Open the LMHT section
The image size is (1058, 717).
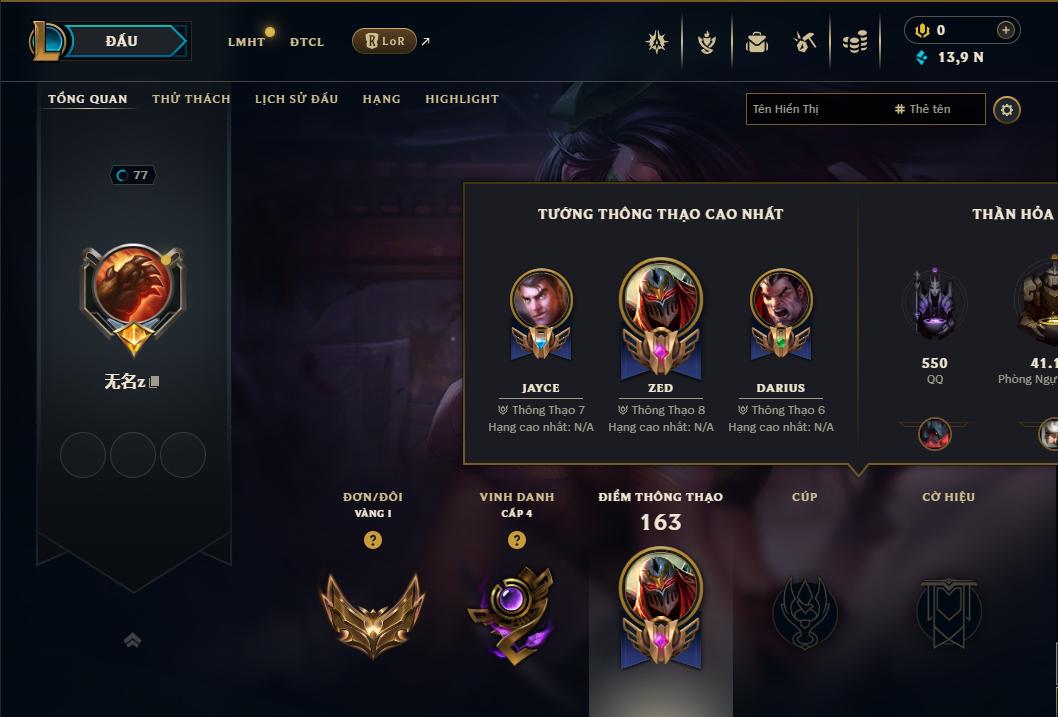coord(246,42)
